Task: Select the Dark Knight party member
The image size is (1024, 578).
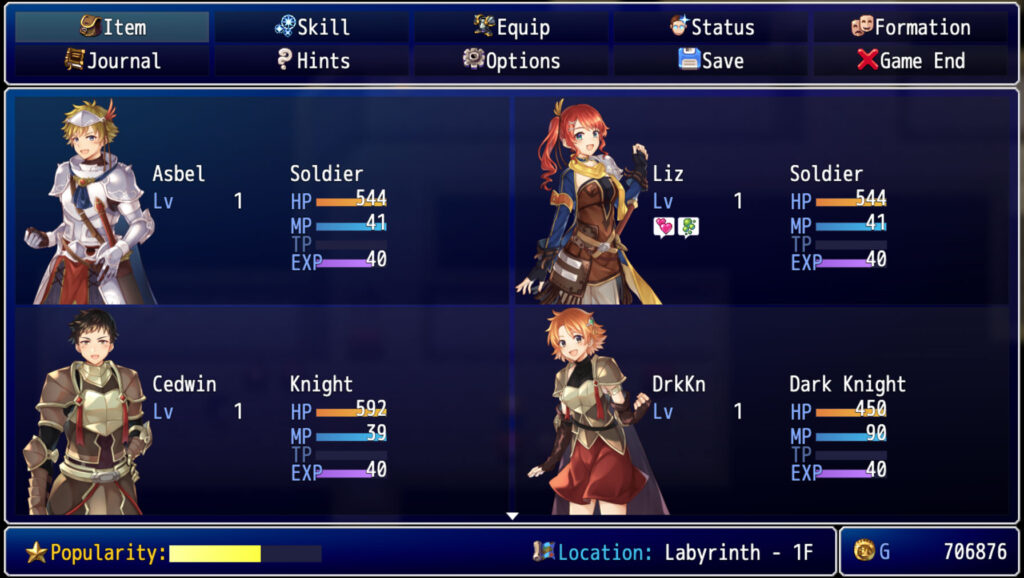Action: [x=762, y=410]
